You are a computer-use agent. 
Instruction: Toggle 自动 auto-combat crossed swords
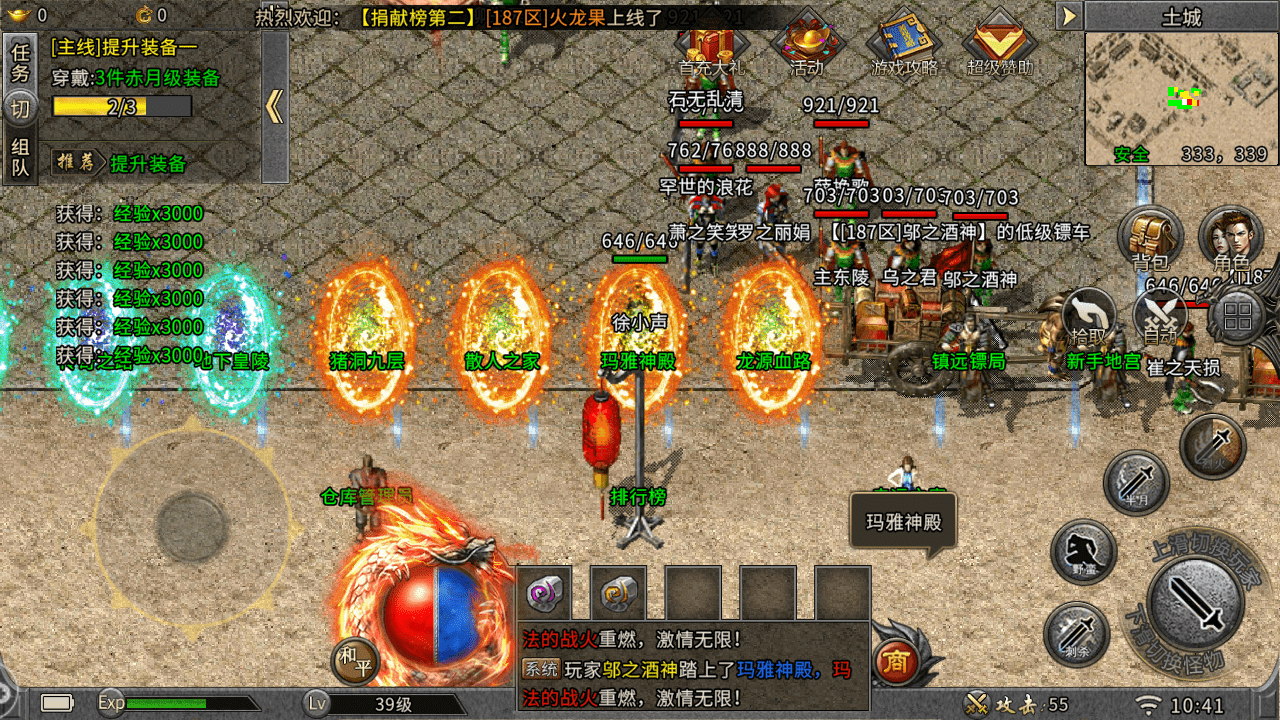(1160, 317)
